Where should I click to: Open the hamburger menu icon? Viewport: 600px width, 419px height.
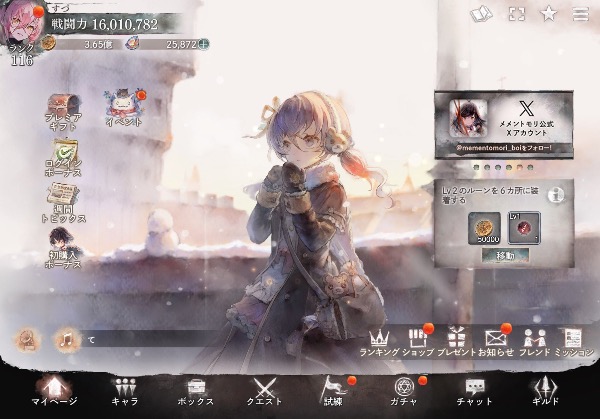581,14
